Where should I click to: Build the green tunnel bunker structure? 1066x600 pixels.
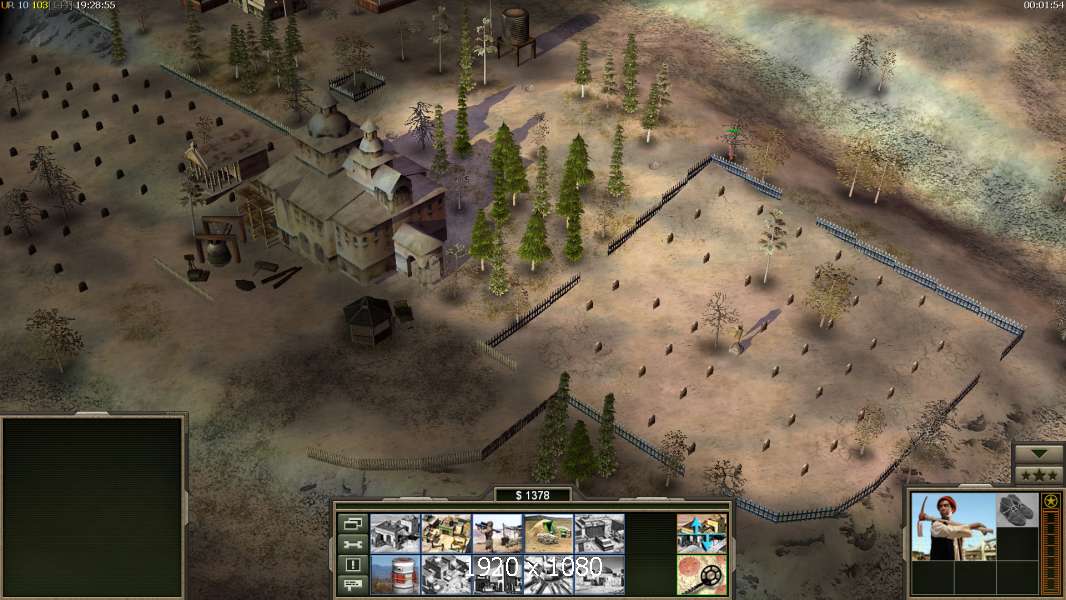548,533
